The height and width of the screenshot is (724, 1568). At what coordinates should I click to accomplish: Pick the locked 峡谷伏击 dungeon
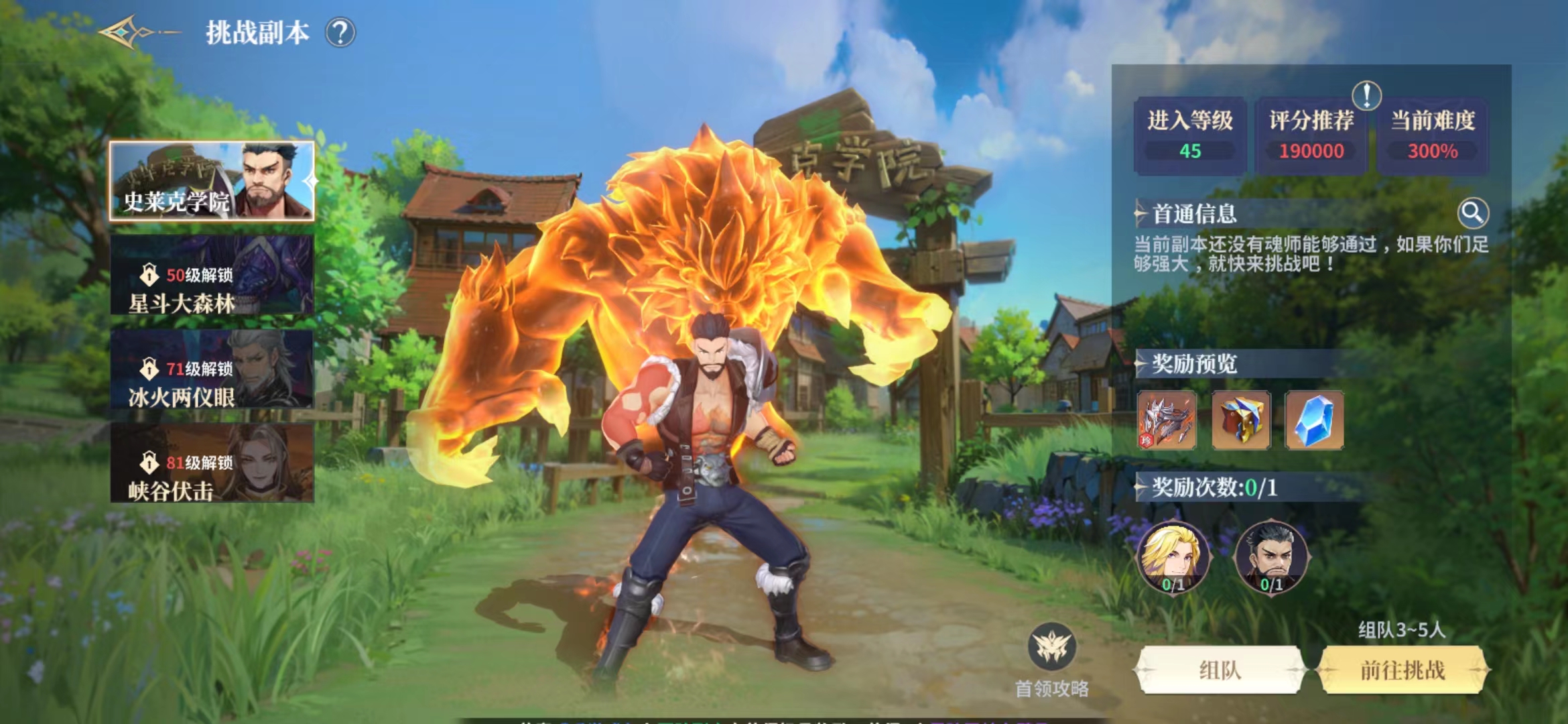[x=212, y=463]
